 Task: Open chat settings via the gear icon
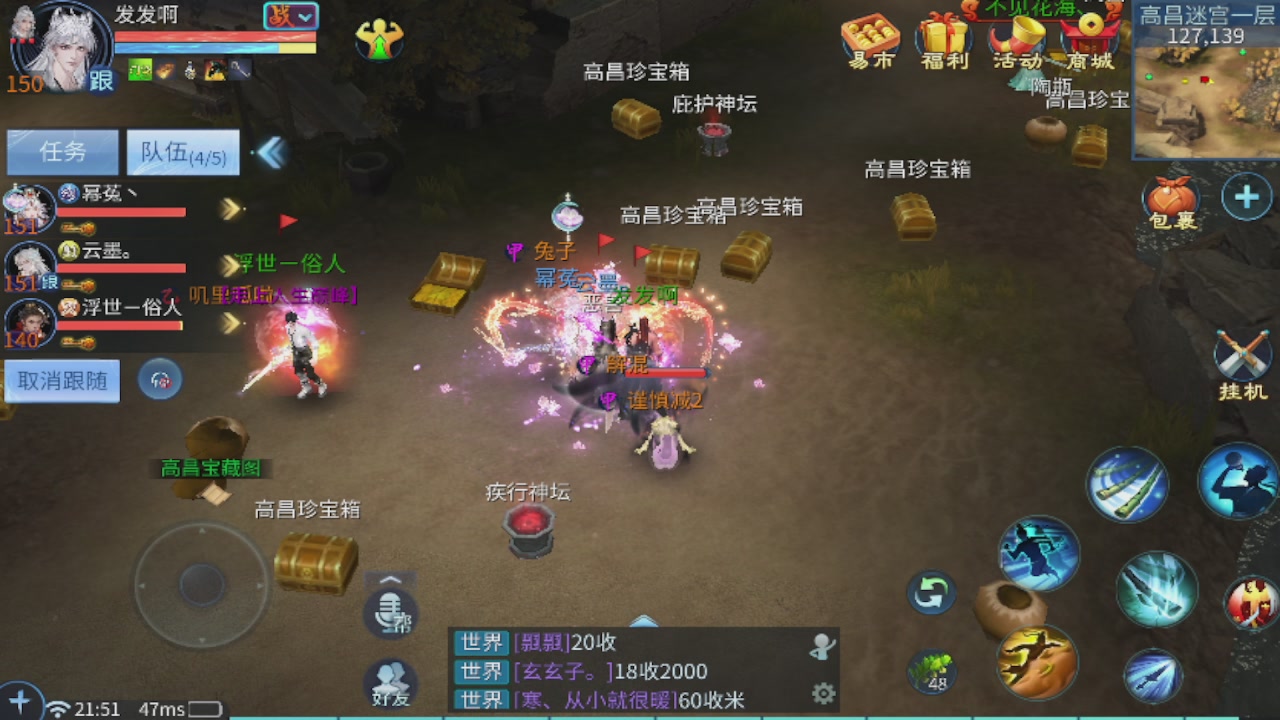tap(822, 692)
